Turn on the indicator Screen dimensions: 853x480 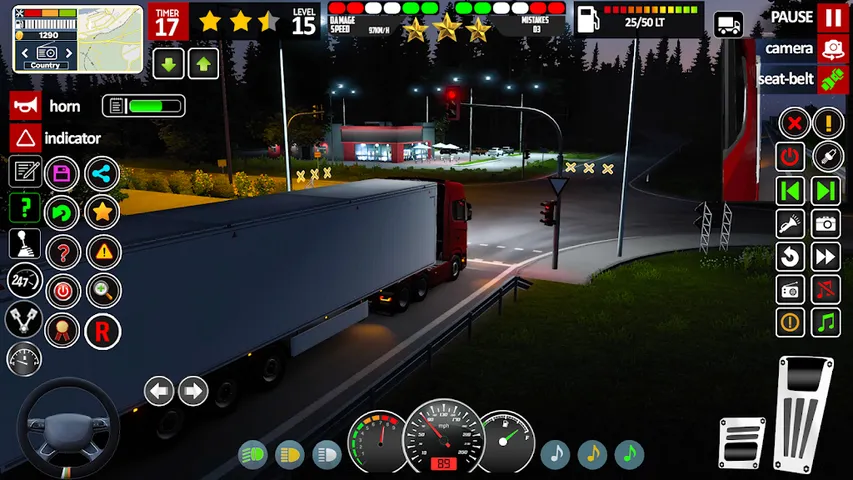click(24, 138)
